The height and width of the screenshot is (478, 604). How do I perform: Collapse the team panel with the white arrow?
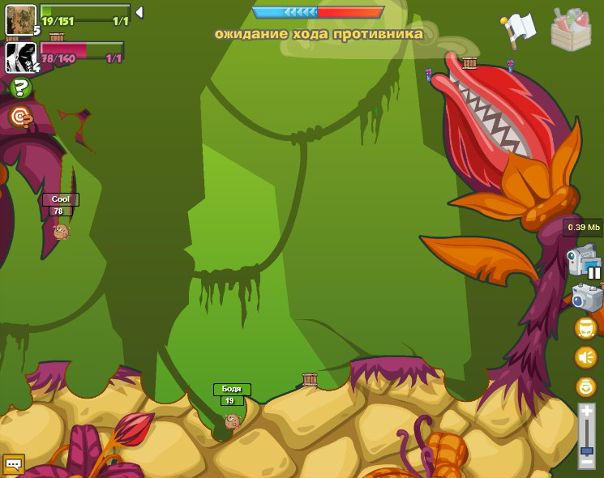pos(139,13)
